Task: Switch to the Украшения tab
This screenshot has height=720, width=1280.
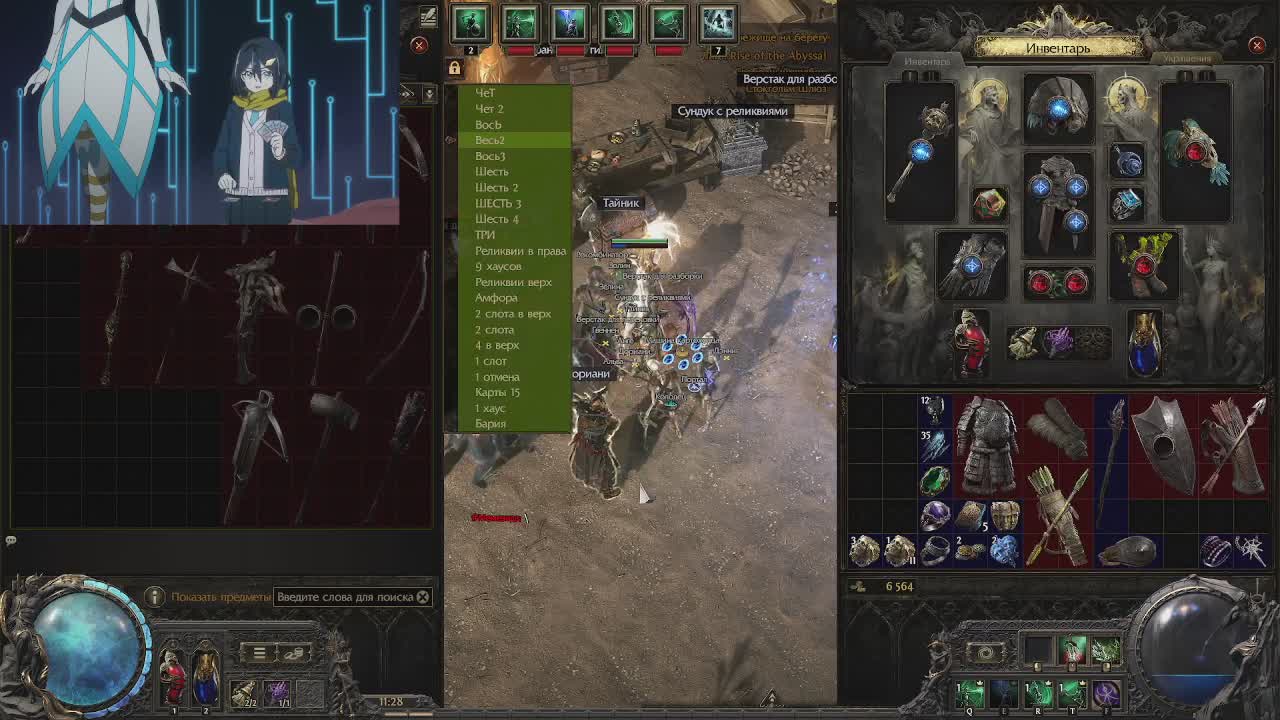Action: [x=1187, y=59]
